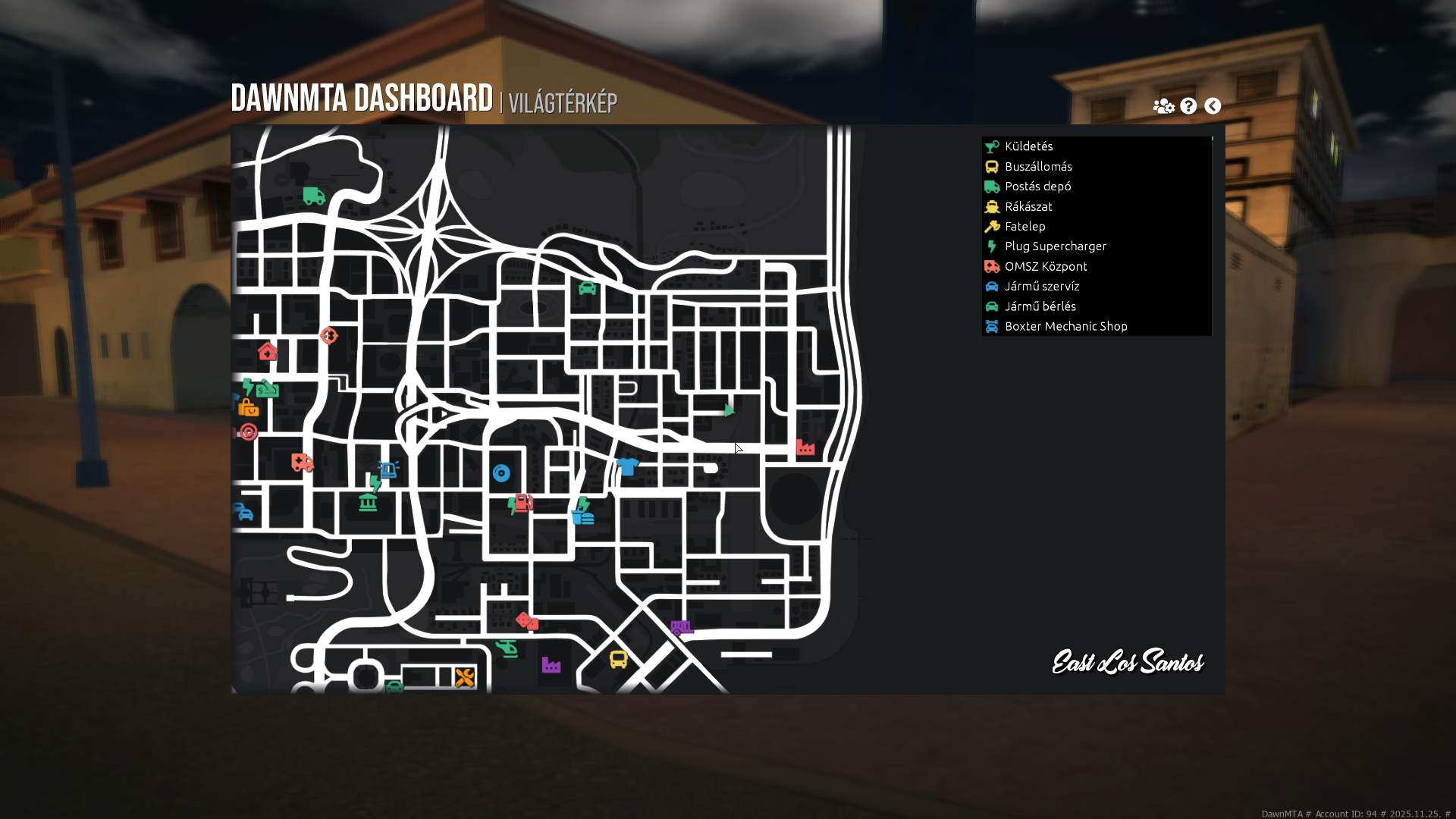Choose Plug Supercharger in the legend

(x=1055, y=246)
